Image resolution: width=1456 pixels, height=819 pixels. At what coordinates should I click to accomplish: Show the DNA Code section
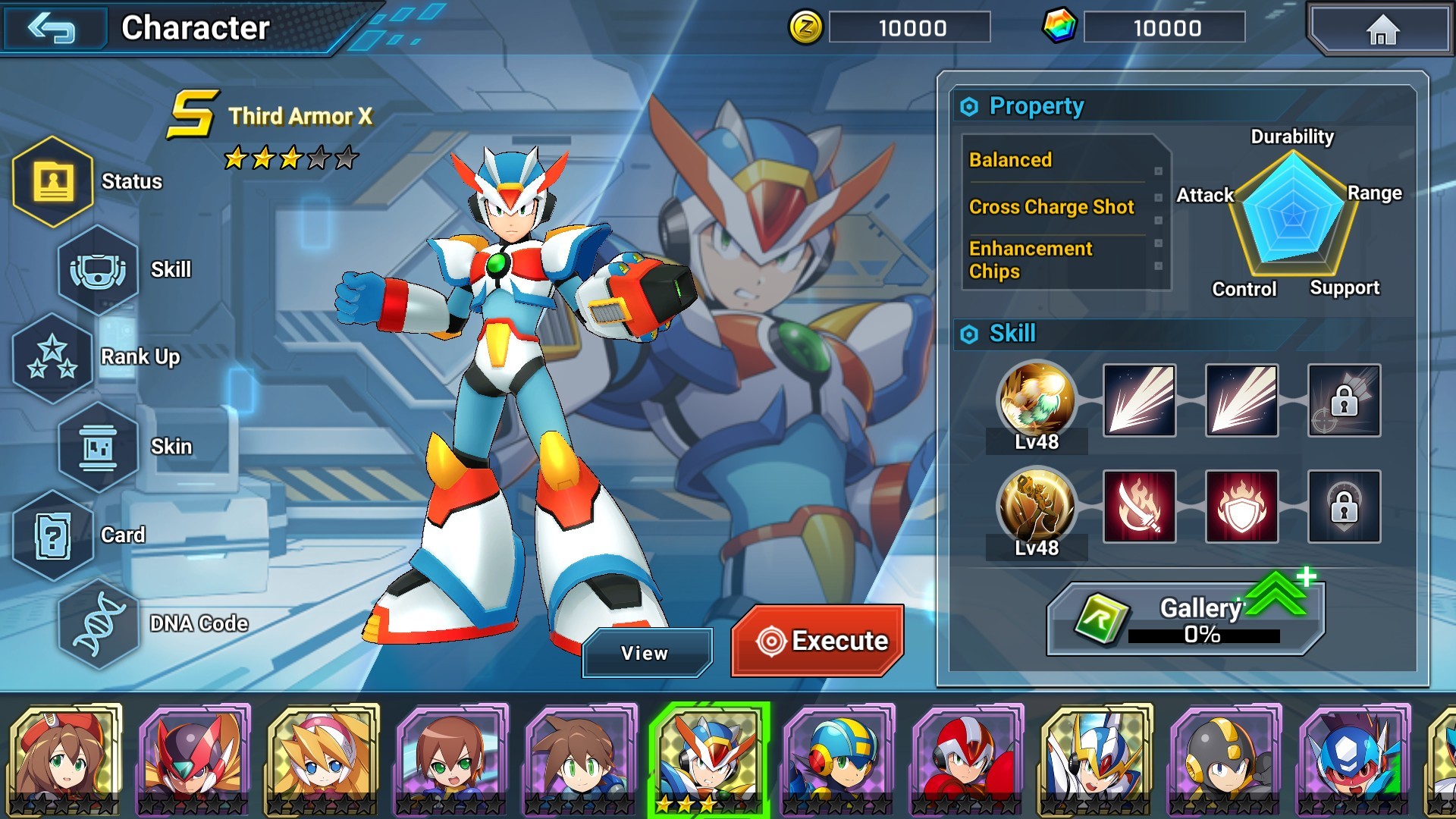(99, 624)
